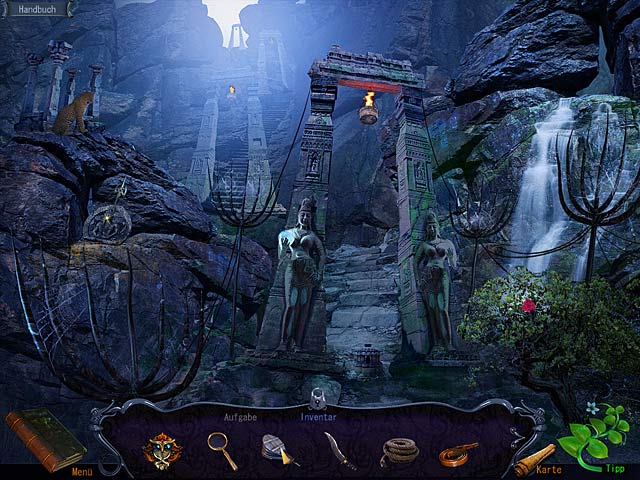Select the magnifying glass item
The width and height of the screenshot is (640, 480).
click(x=222, y=450)
